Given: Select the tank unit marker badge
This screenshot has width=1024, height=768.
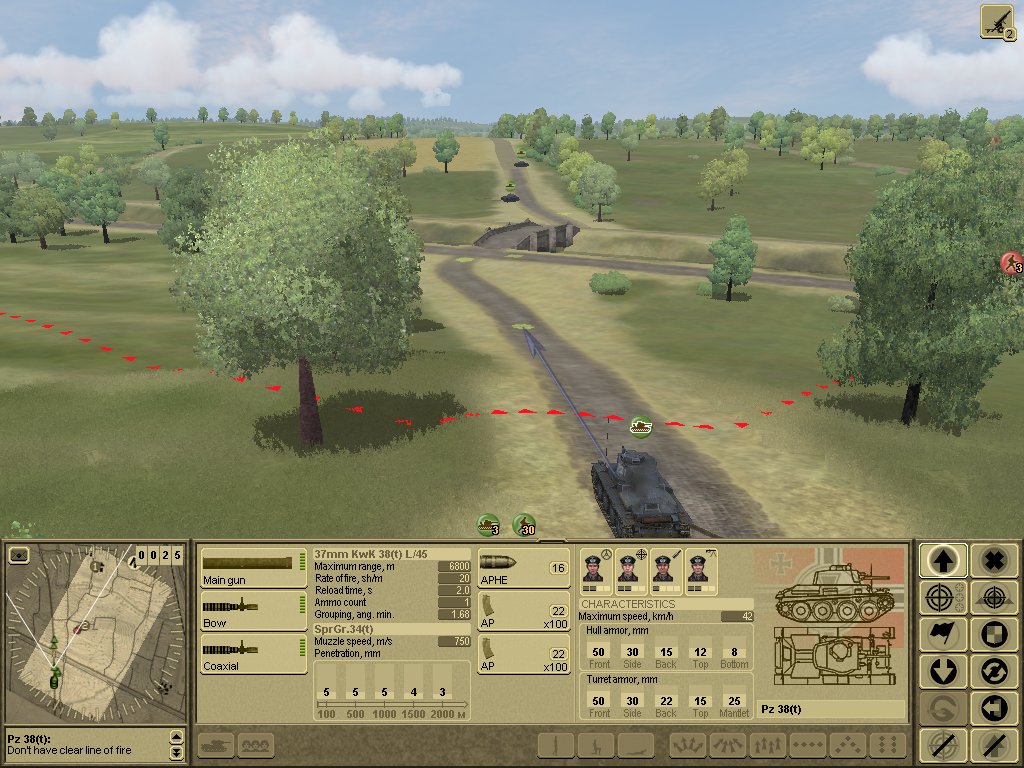Looking at the screenshot, I should click(x=640, y=427).
